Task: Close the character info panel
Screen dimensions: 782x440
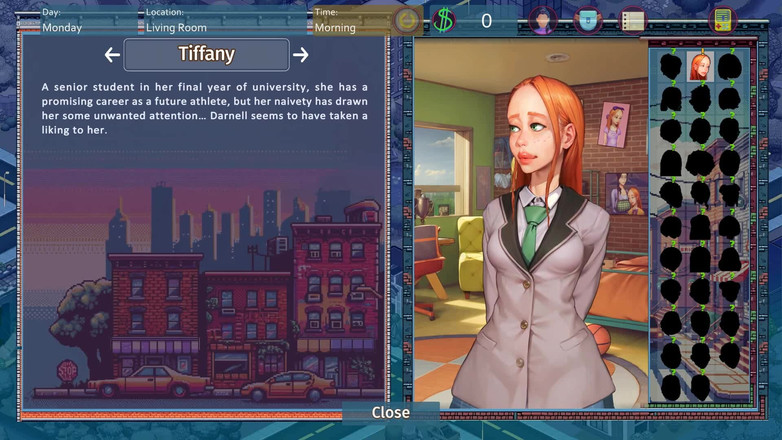Action: (x=390, y=412)
